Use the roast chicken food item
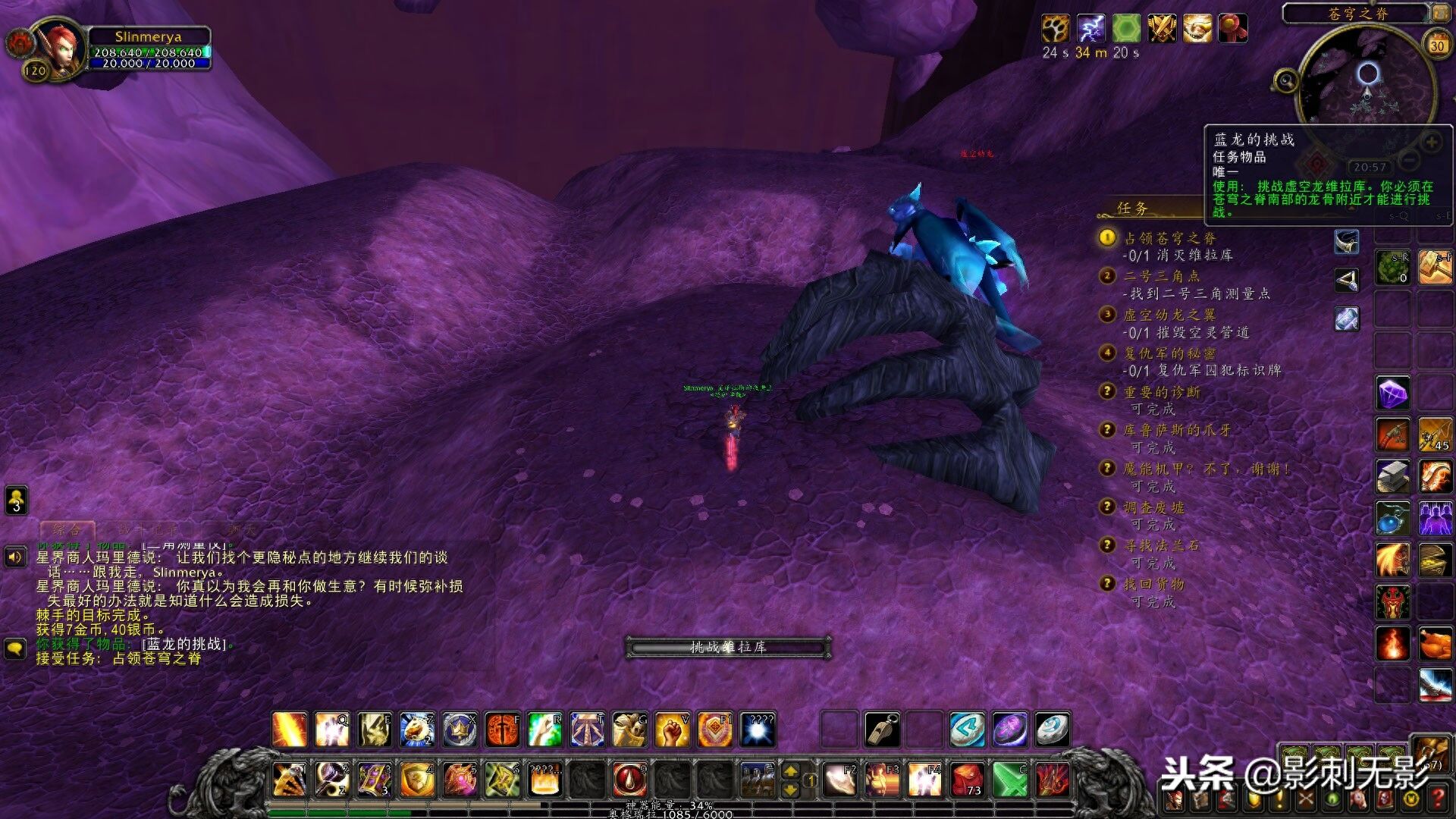 1435,644
